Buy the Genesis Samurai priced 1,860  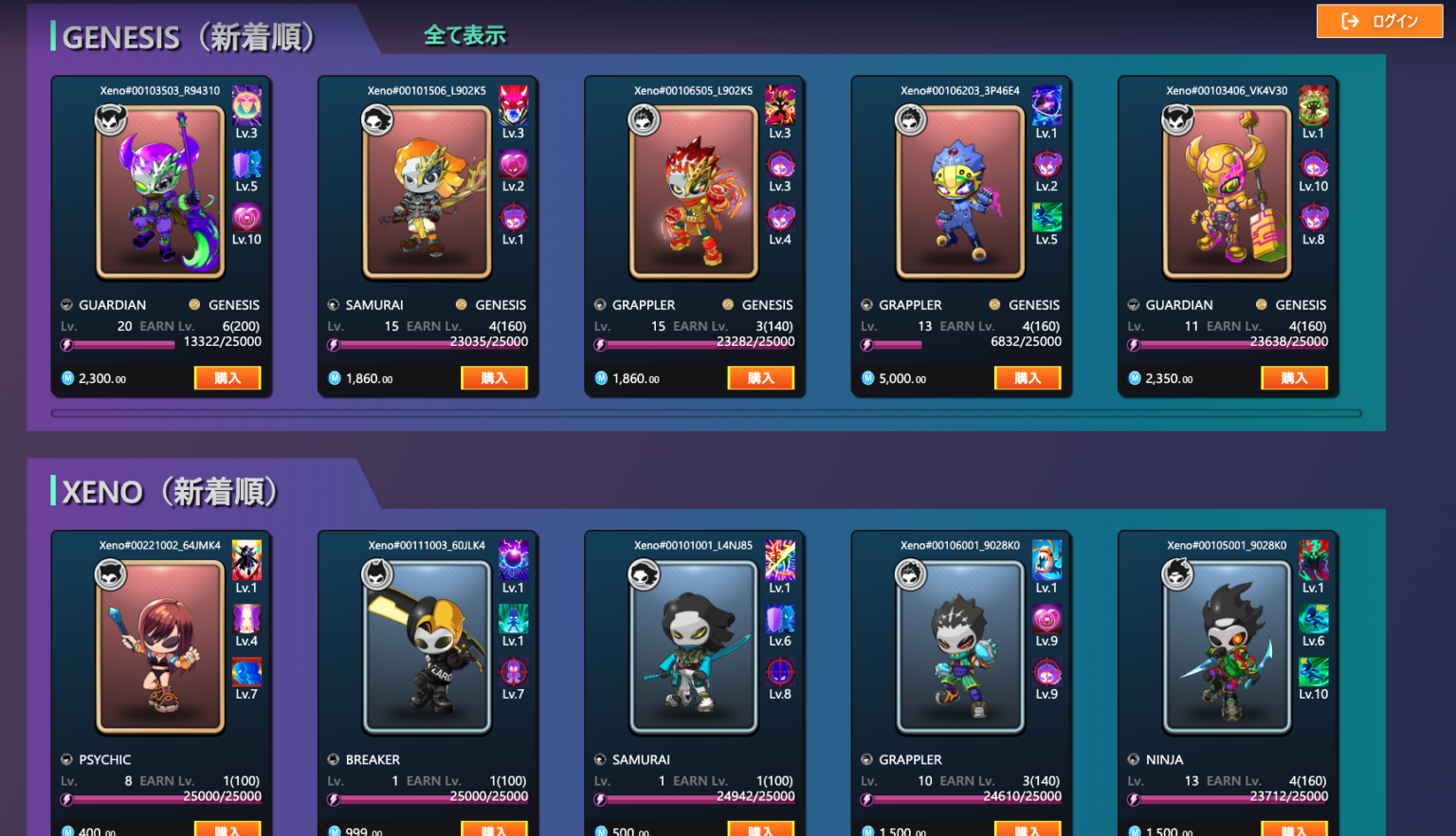[x=494, y=378]
